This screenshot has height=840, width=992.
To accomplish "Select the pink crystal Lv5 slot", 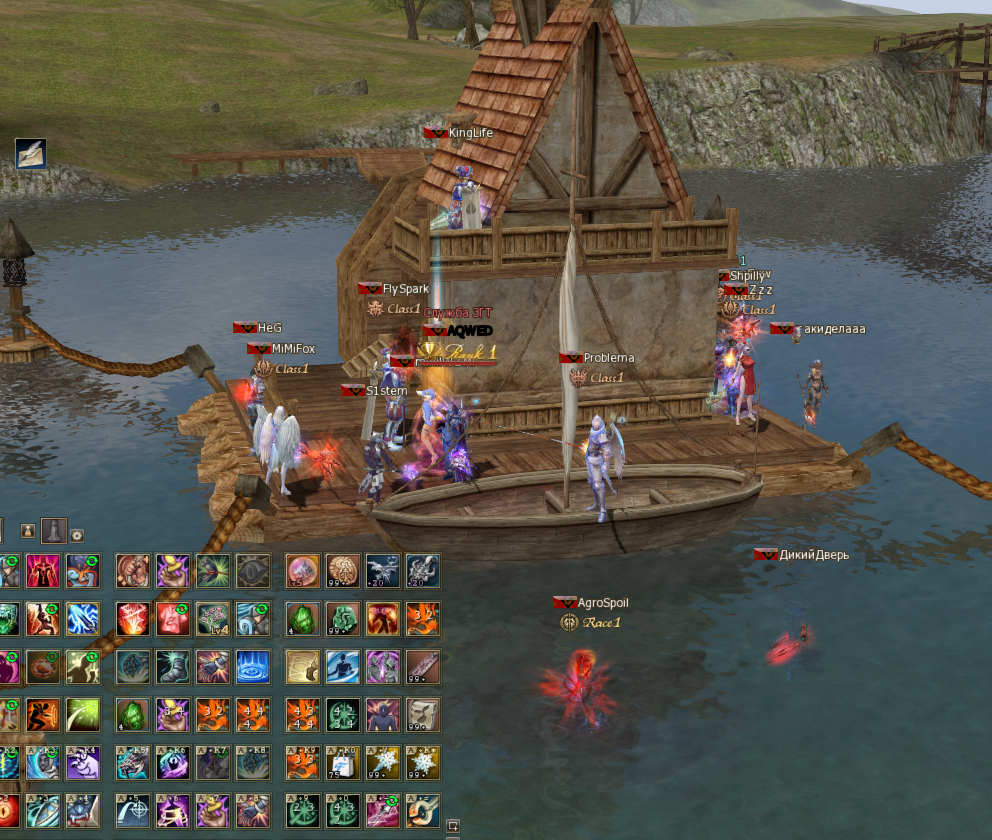I will pyautogui.click(x=302, y=570).
